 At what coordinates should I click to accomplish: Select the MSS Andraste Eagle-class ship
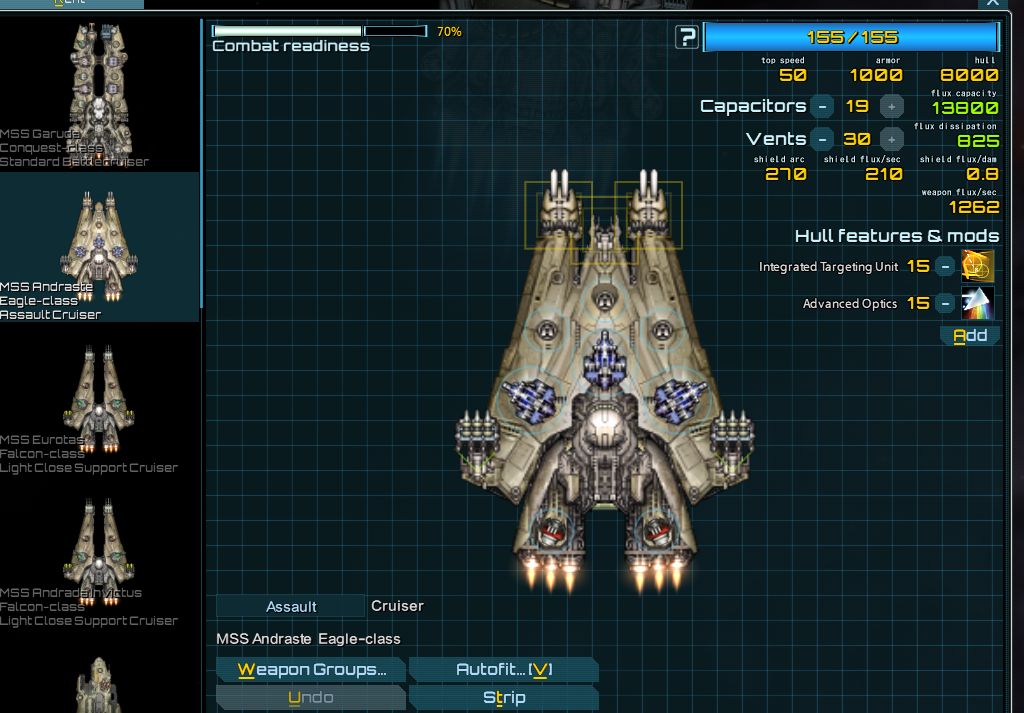99,248
